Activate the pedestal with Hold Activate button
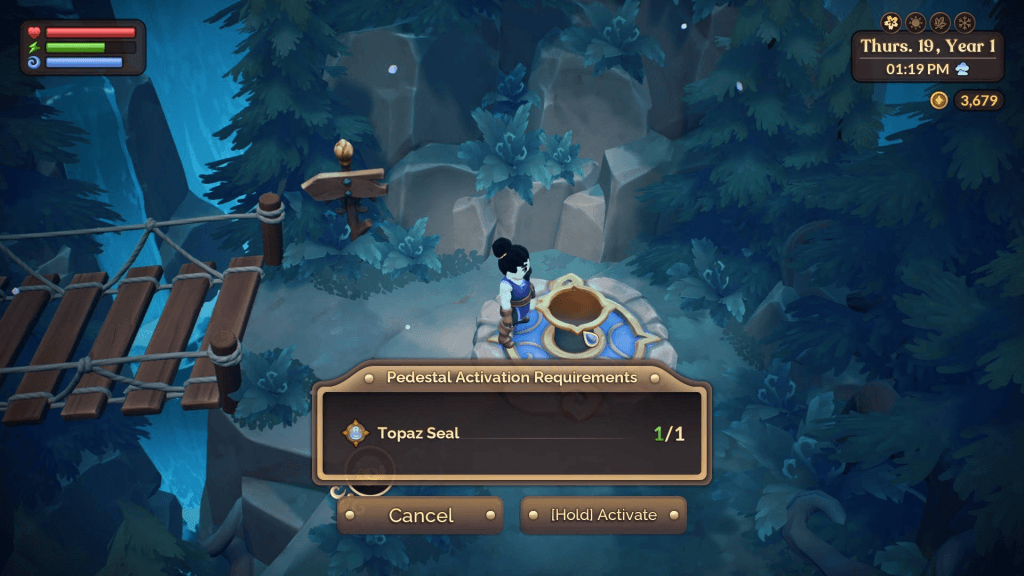The width and height of the screenshot is (1024, 576). coord(603,515)
